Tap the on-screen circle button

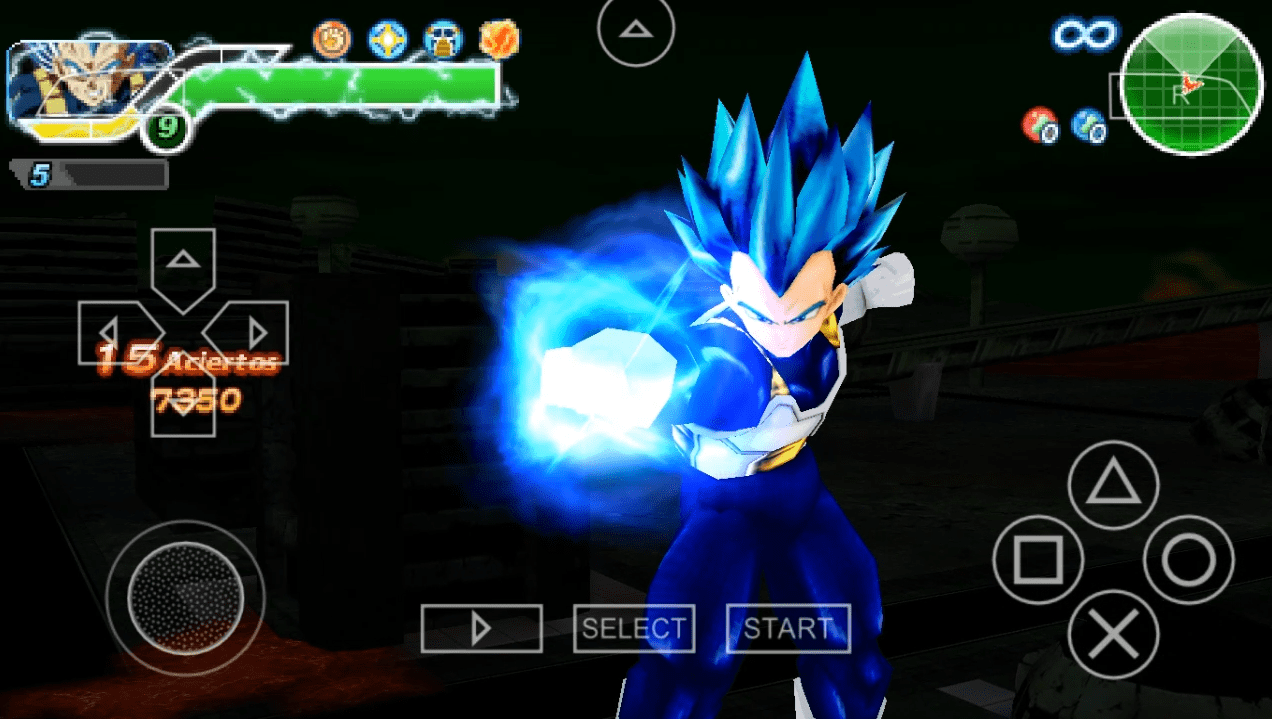[1188, 560]
